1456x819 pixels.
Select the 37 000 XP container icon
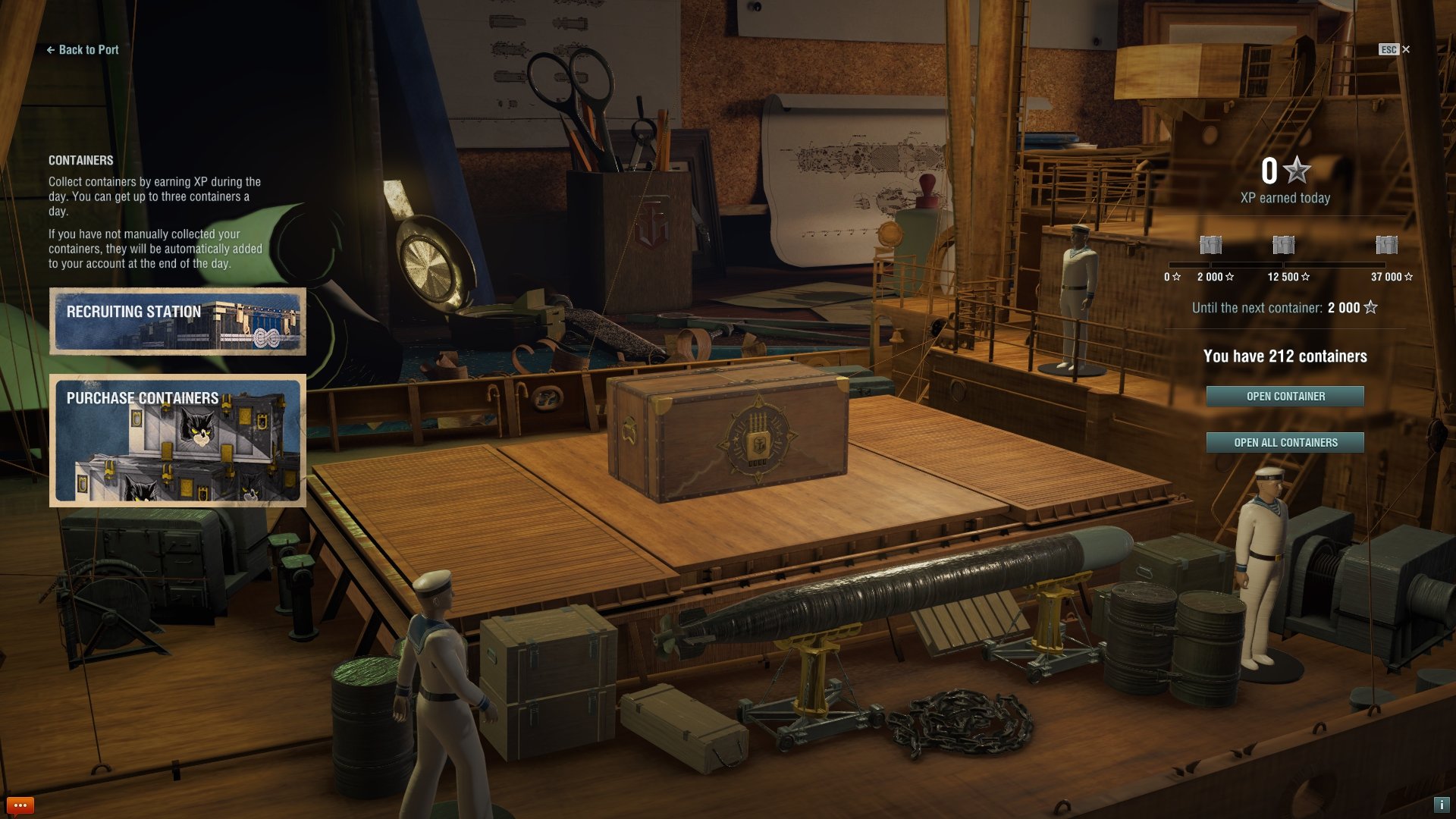[1386, 245]
